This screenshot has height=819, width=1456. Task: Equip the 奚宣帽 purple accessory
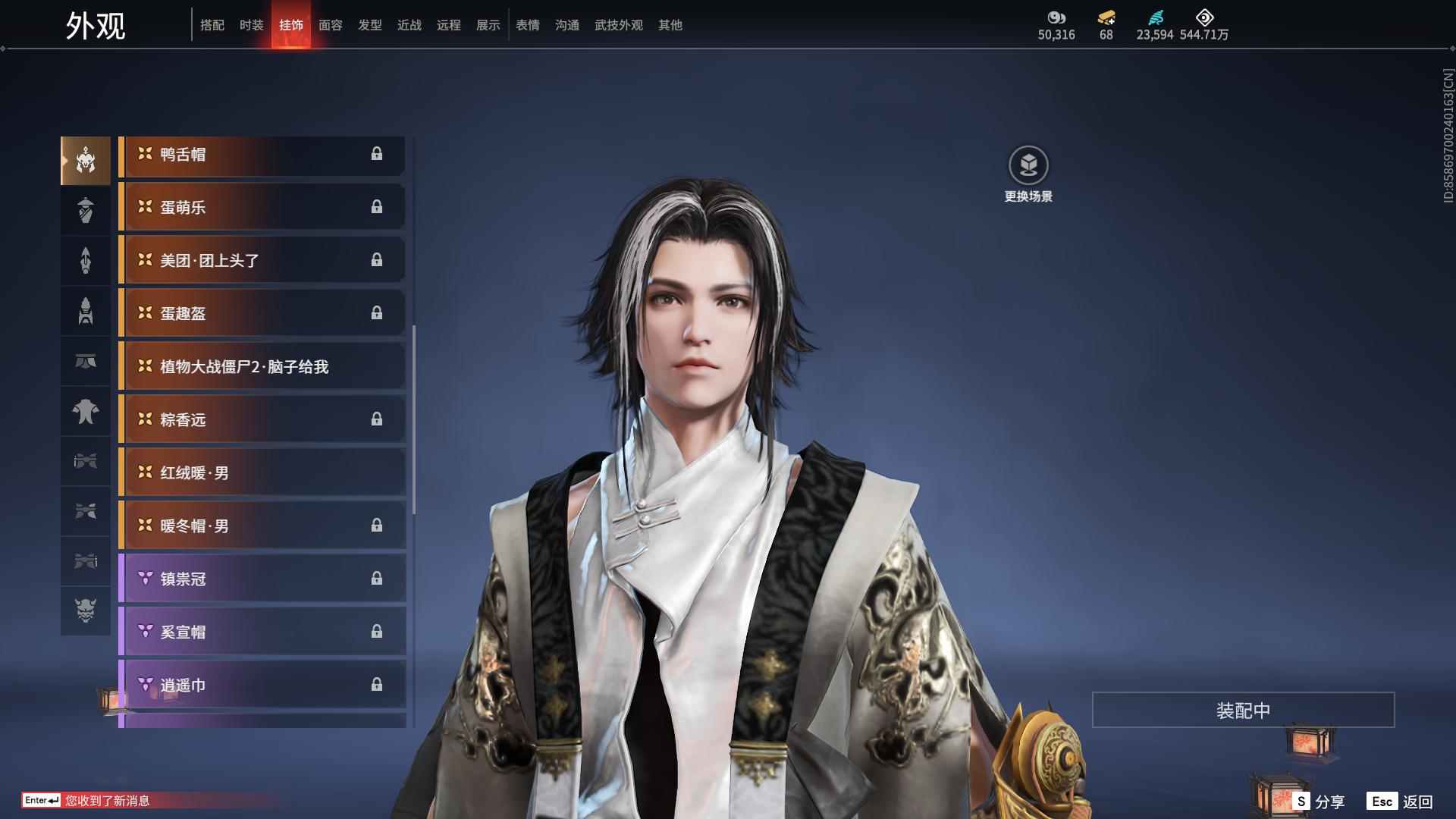[262, 631]
